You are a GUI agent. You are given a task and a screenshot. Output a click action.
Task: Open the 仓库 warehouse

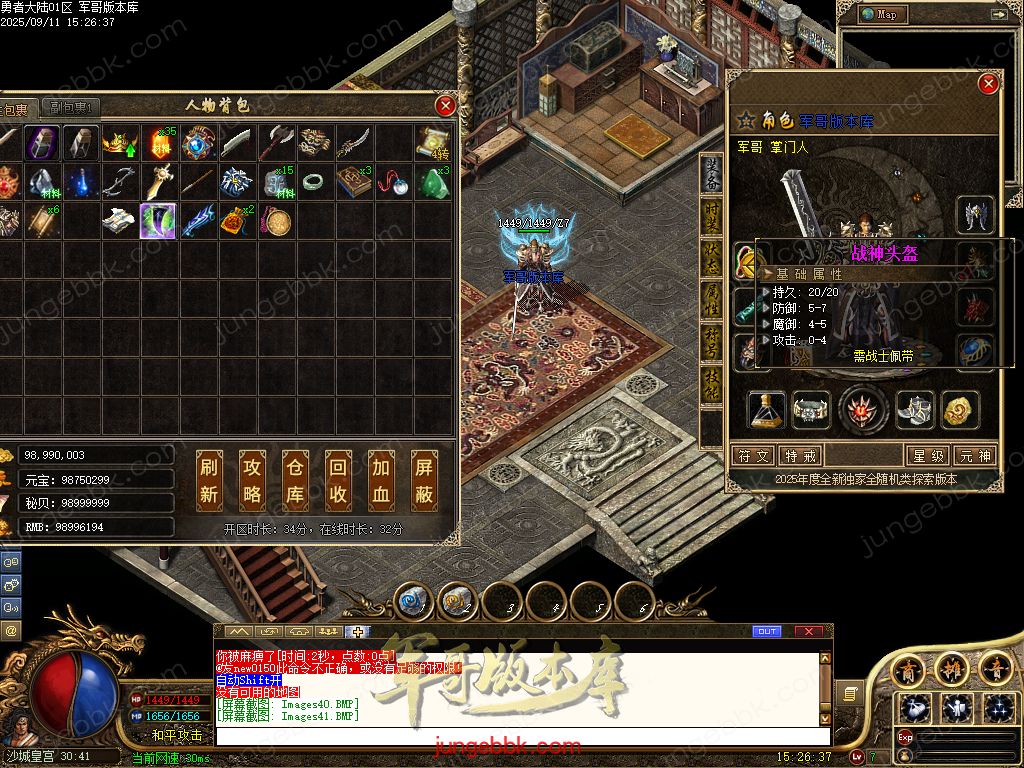(x=295, y=480)
